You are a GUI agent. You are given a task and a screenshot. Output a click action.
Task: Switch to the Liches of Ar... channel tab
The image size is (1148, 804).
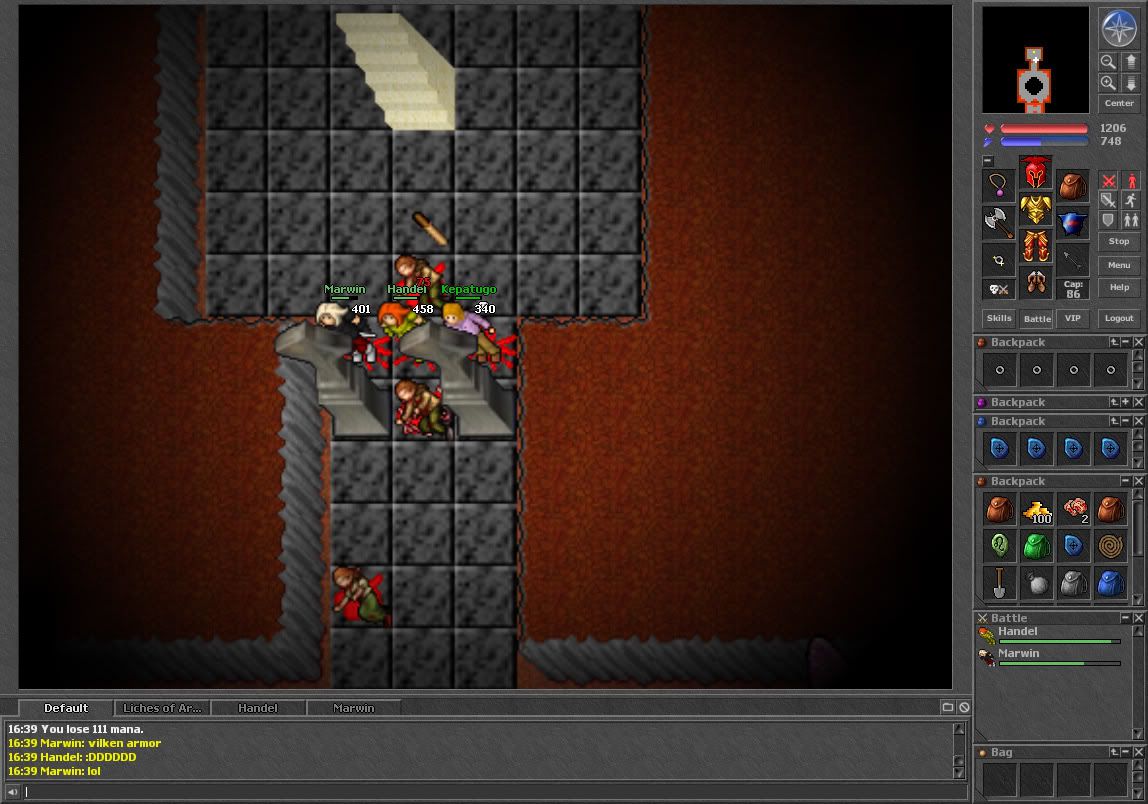162,708
